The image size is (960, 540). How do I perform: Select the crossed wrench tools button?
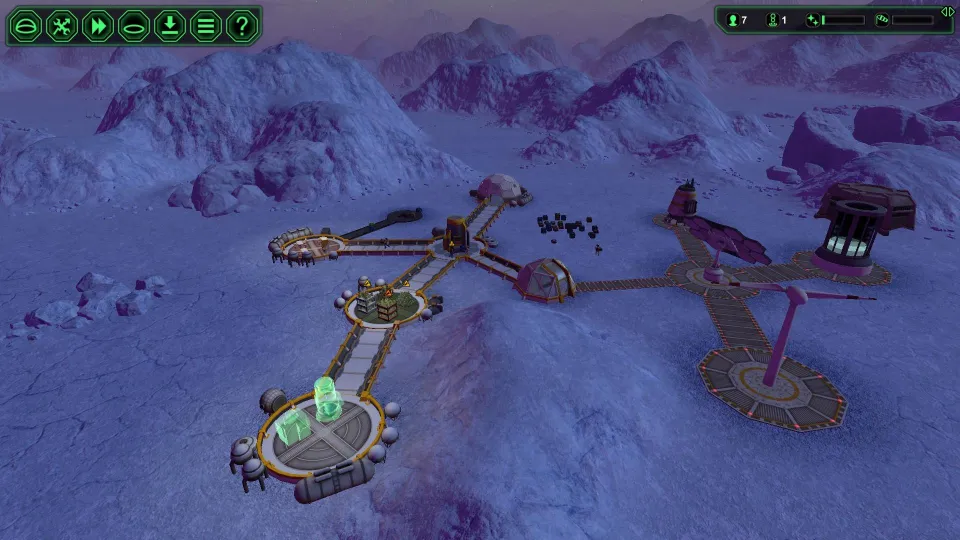[62, 26]
